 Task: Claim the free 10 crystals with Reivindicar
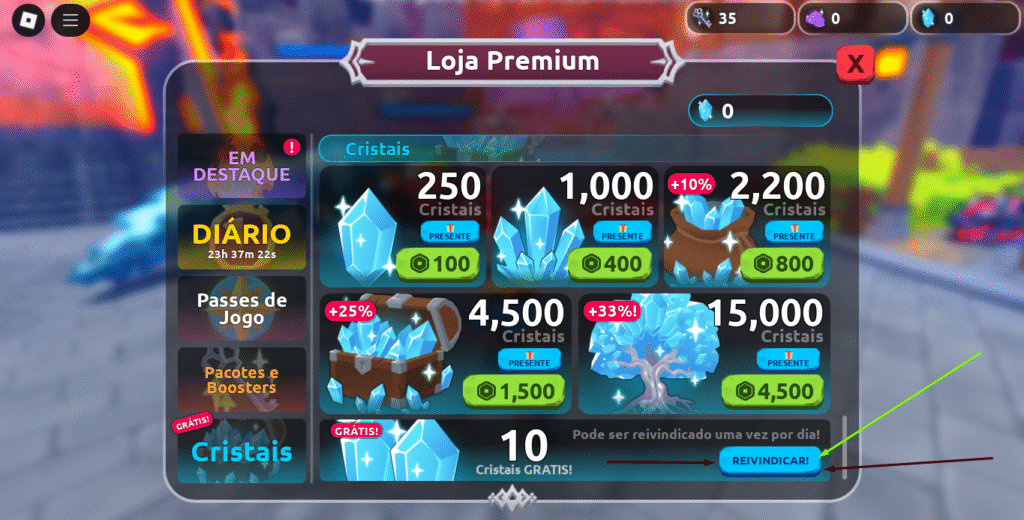click(x=770, y=460)
